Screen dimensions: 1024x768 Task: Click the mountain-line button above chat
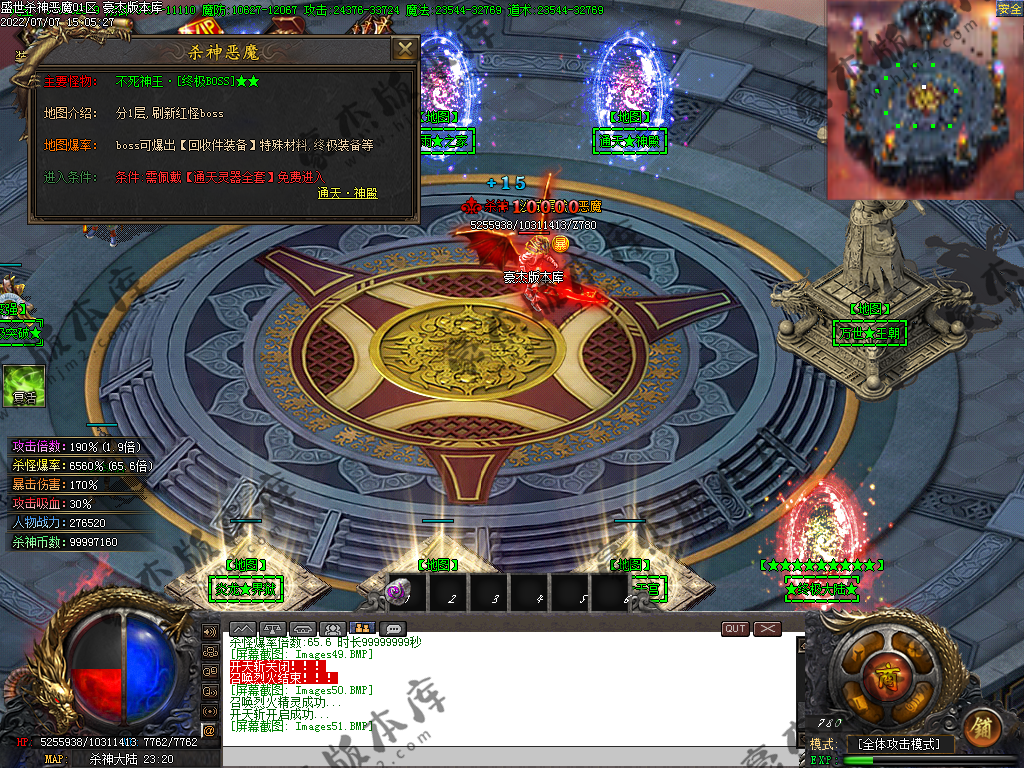tap(243, 629)
